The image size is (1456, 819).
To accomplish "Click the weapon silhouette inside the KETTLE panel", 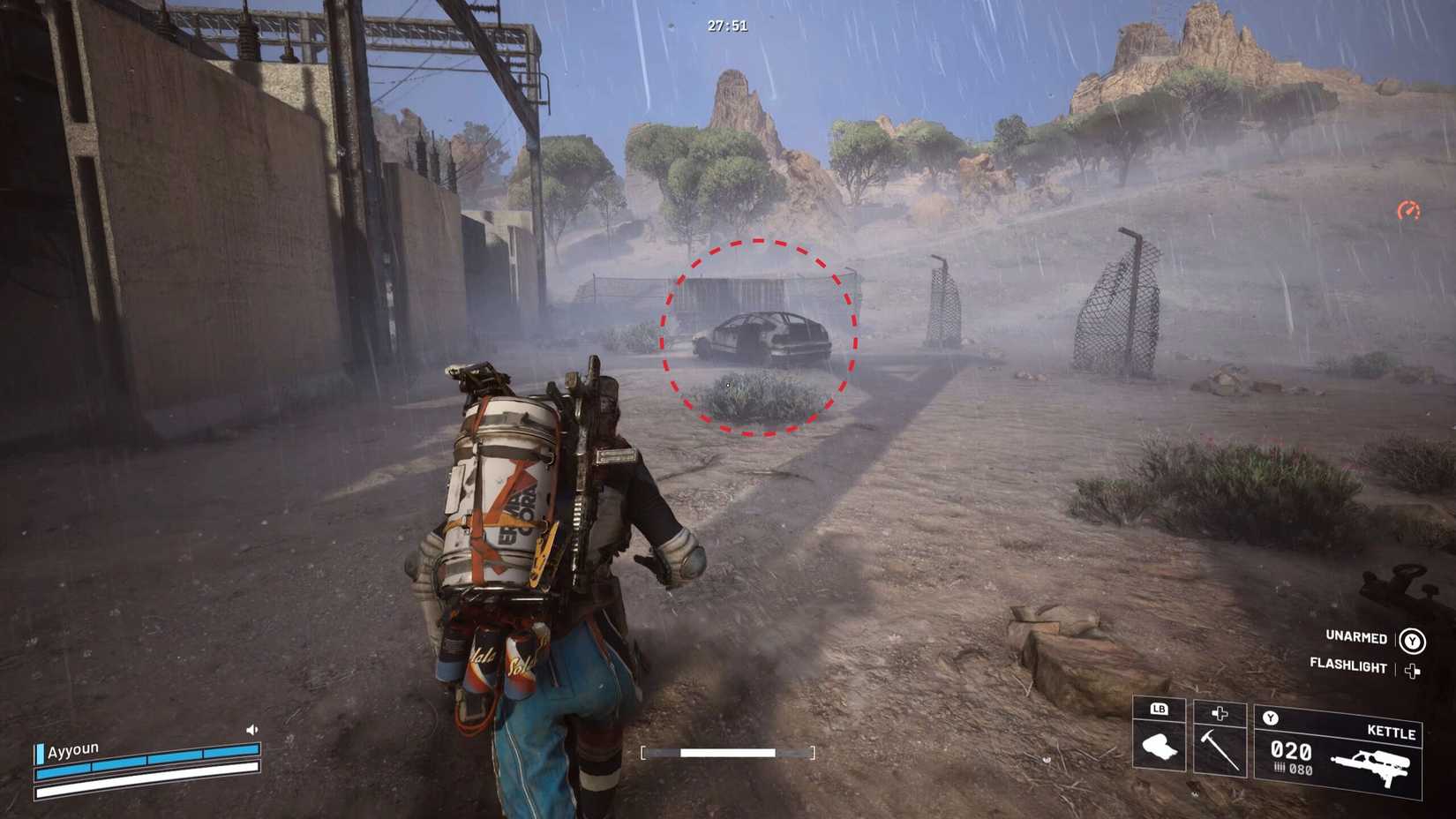I will [x=1370, y=767].
